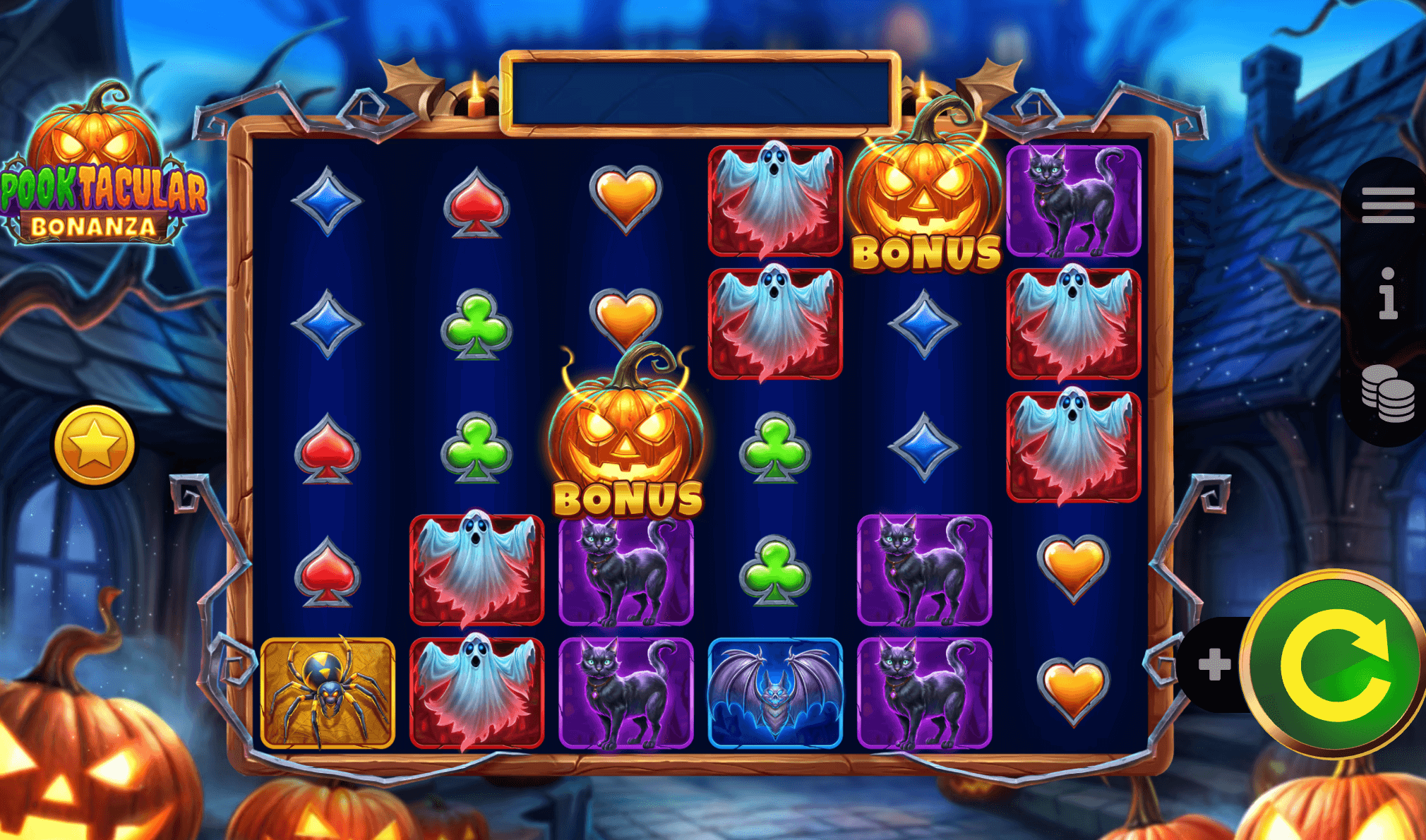1426x840 pixels.
Task: Click the golden spider symbol
Action: click(x=328, y=692)
